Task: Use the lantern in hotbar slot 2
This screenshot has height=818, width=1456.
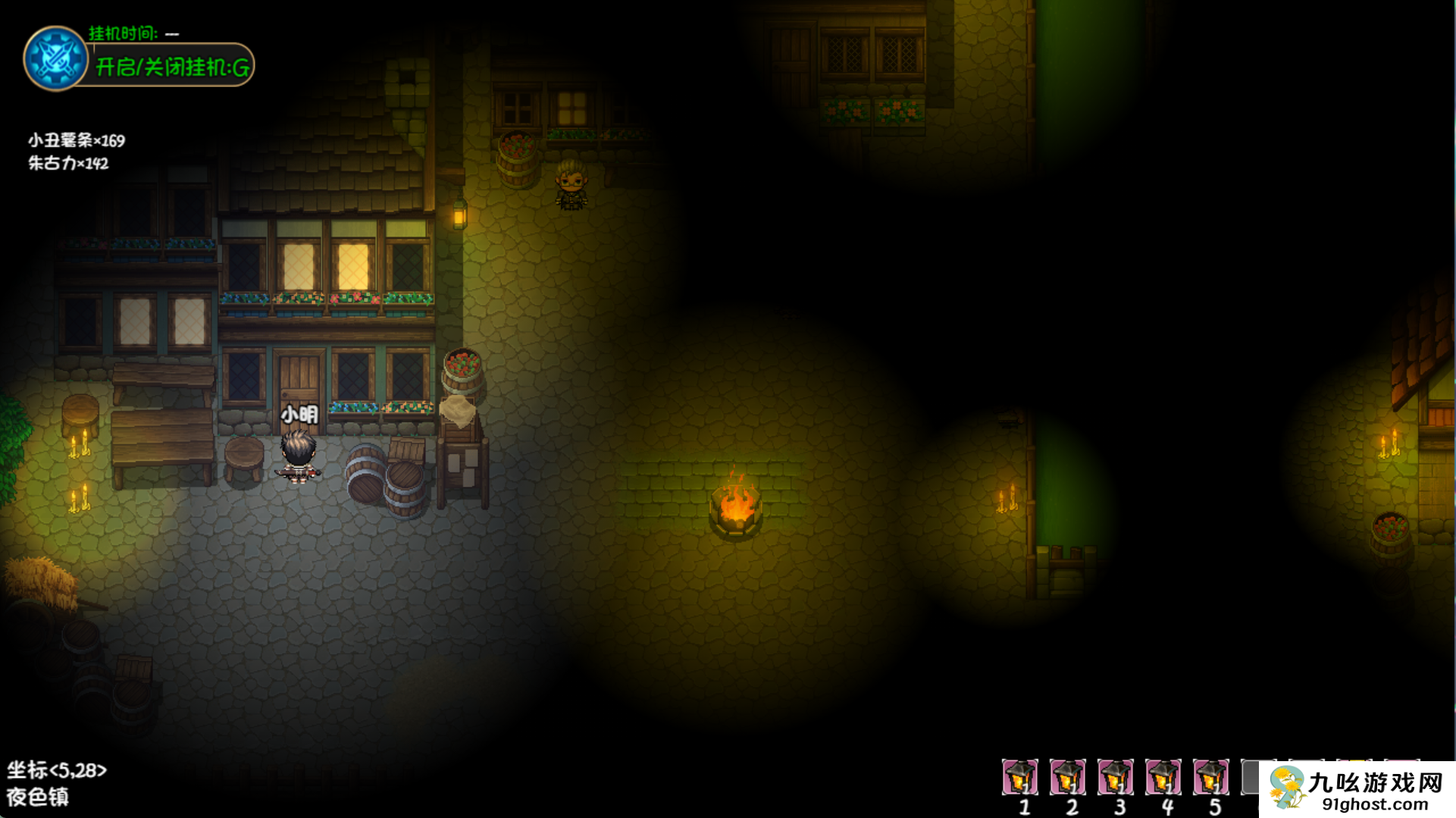Action: pyautogui.click(x=1067, y=776)
